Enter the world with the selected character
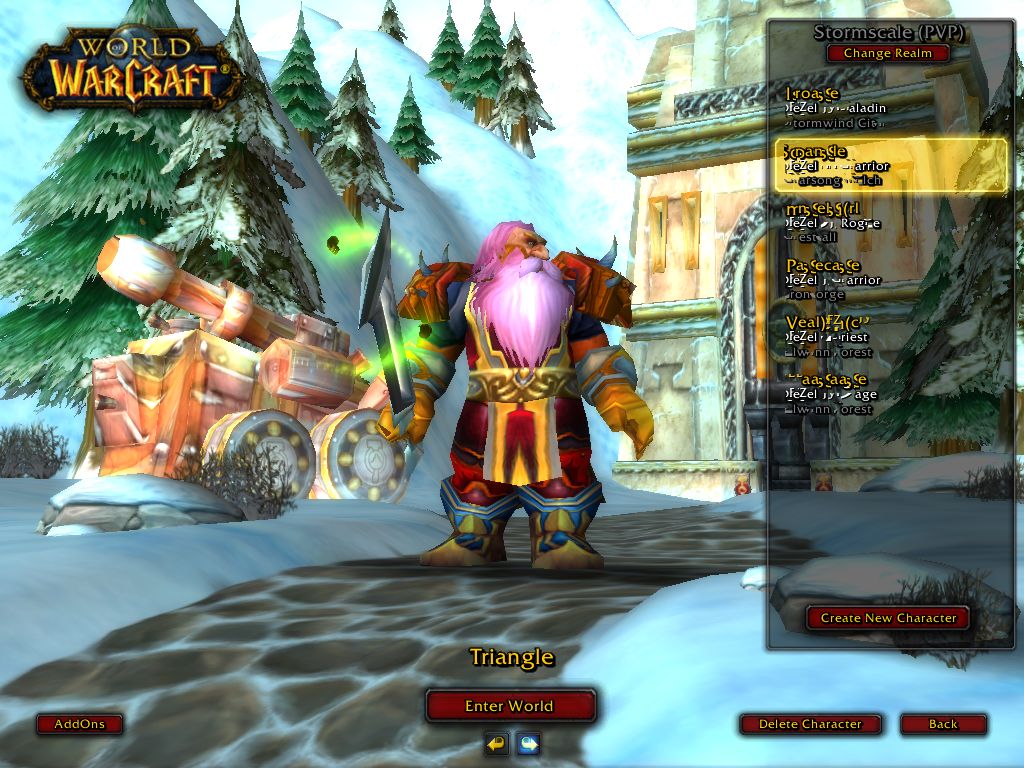The image size is (1024, 768). click(x=510, y=705)
